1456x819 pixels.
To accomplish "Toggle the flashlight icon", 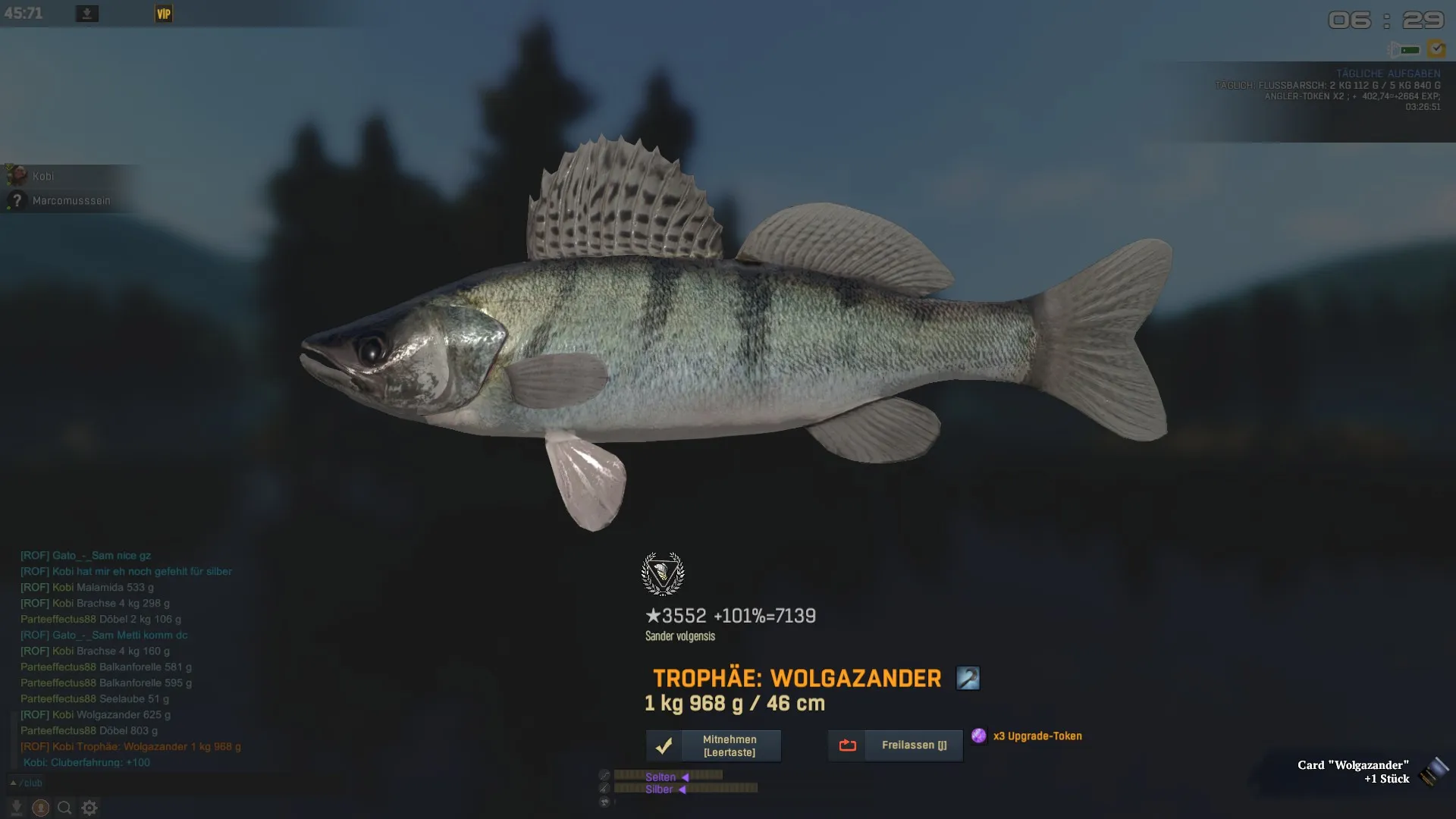I will [x=1404, y=50].
